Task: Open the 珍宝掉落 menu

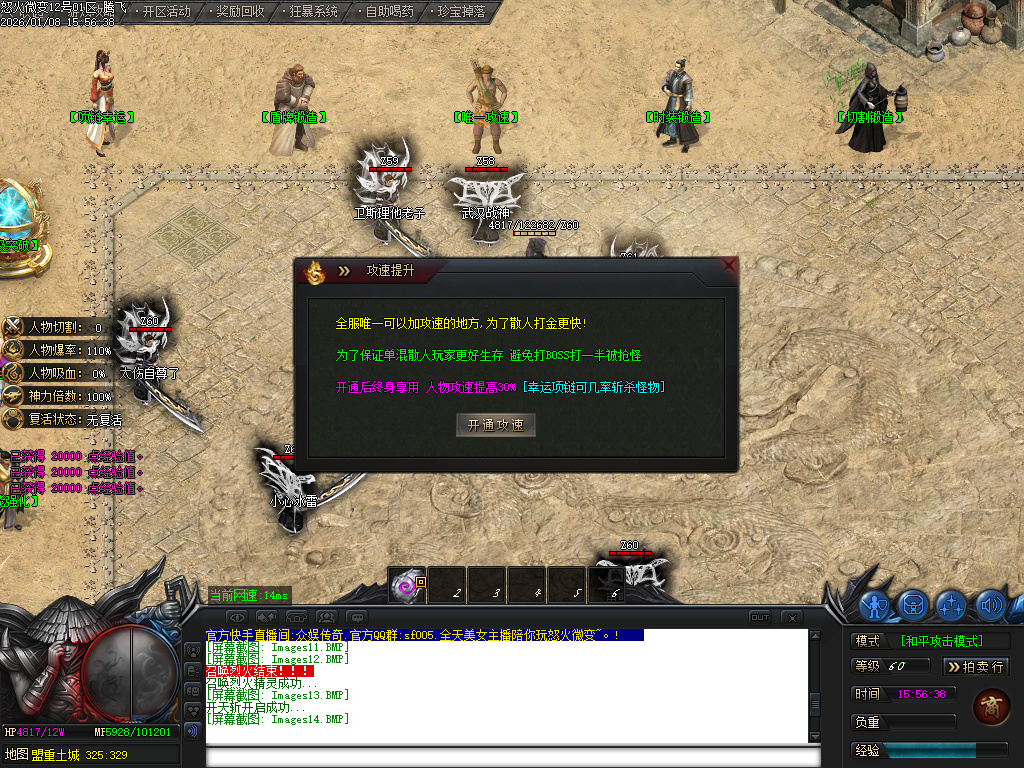Action: point(461,12)
